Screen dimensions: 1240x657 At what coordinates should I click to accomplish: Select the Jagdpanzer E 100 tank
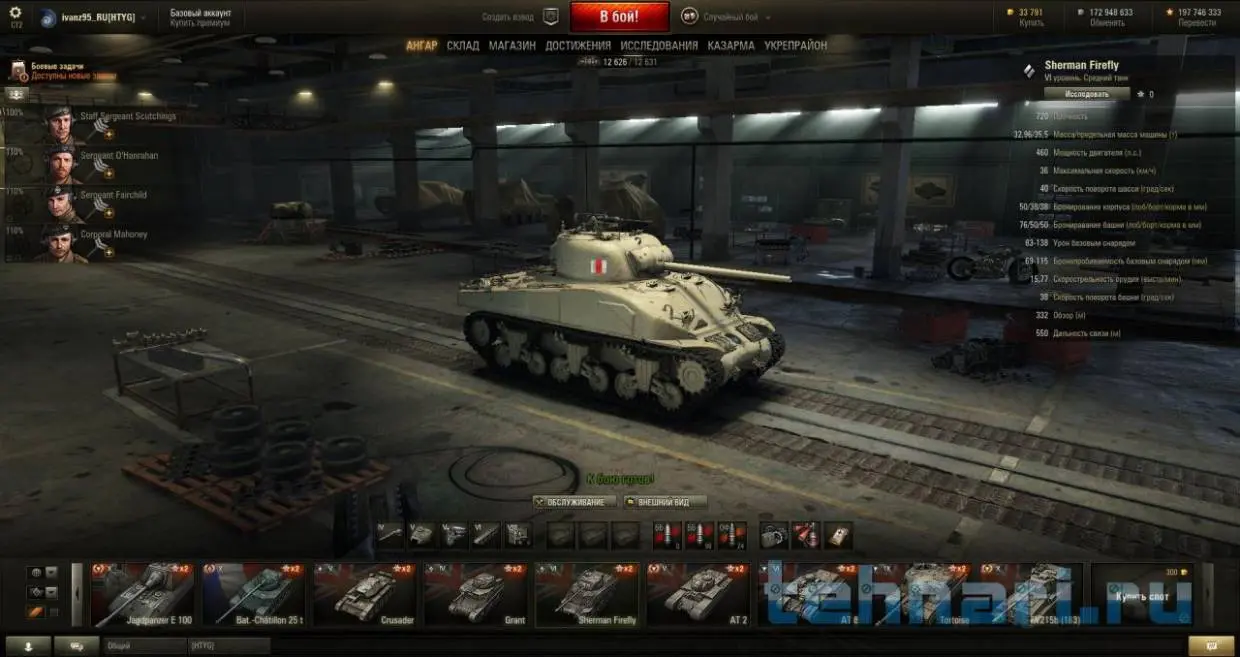tap(142, 594)
